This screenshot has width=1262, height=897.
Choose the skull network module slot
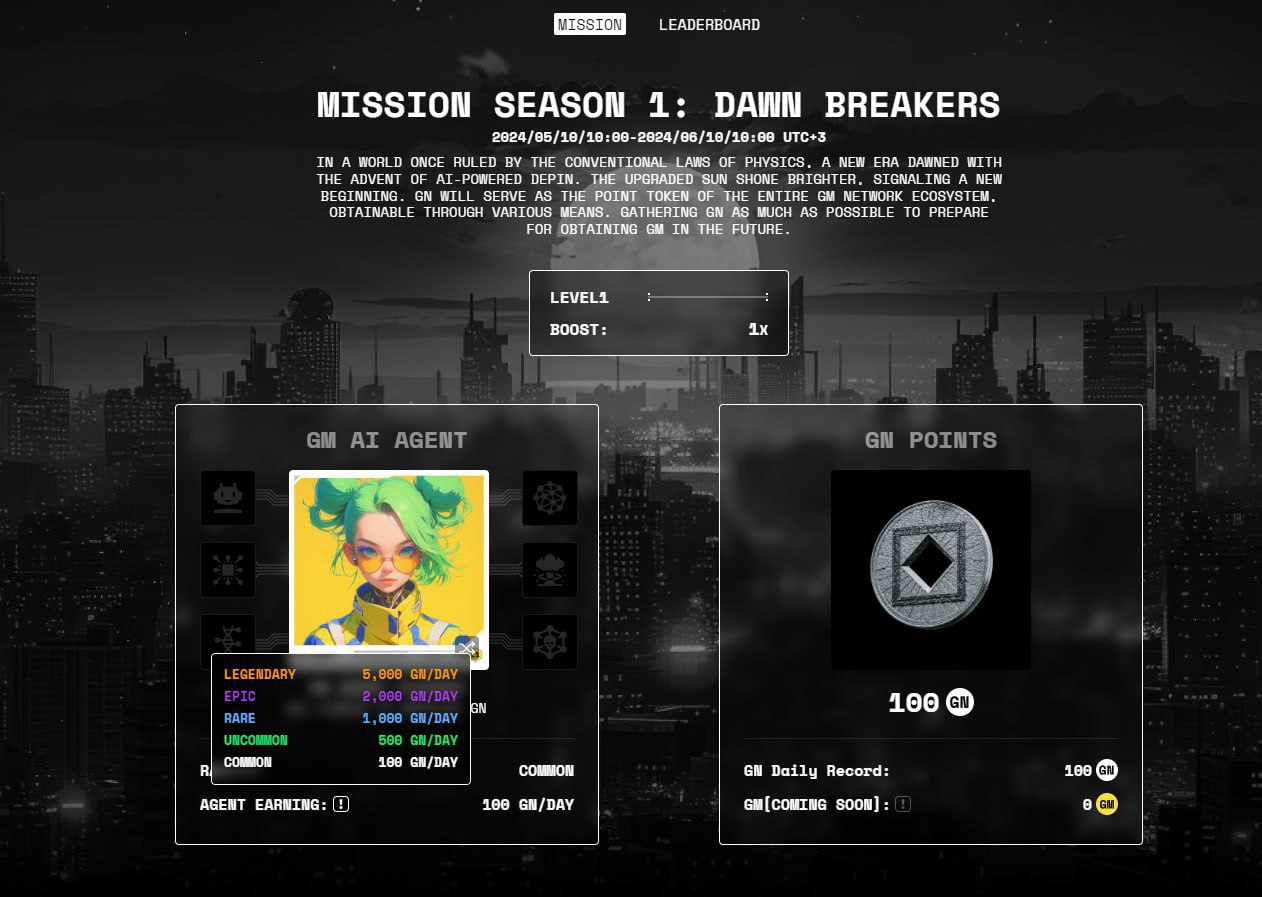pos(550,641)
